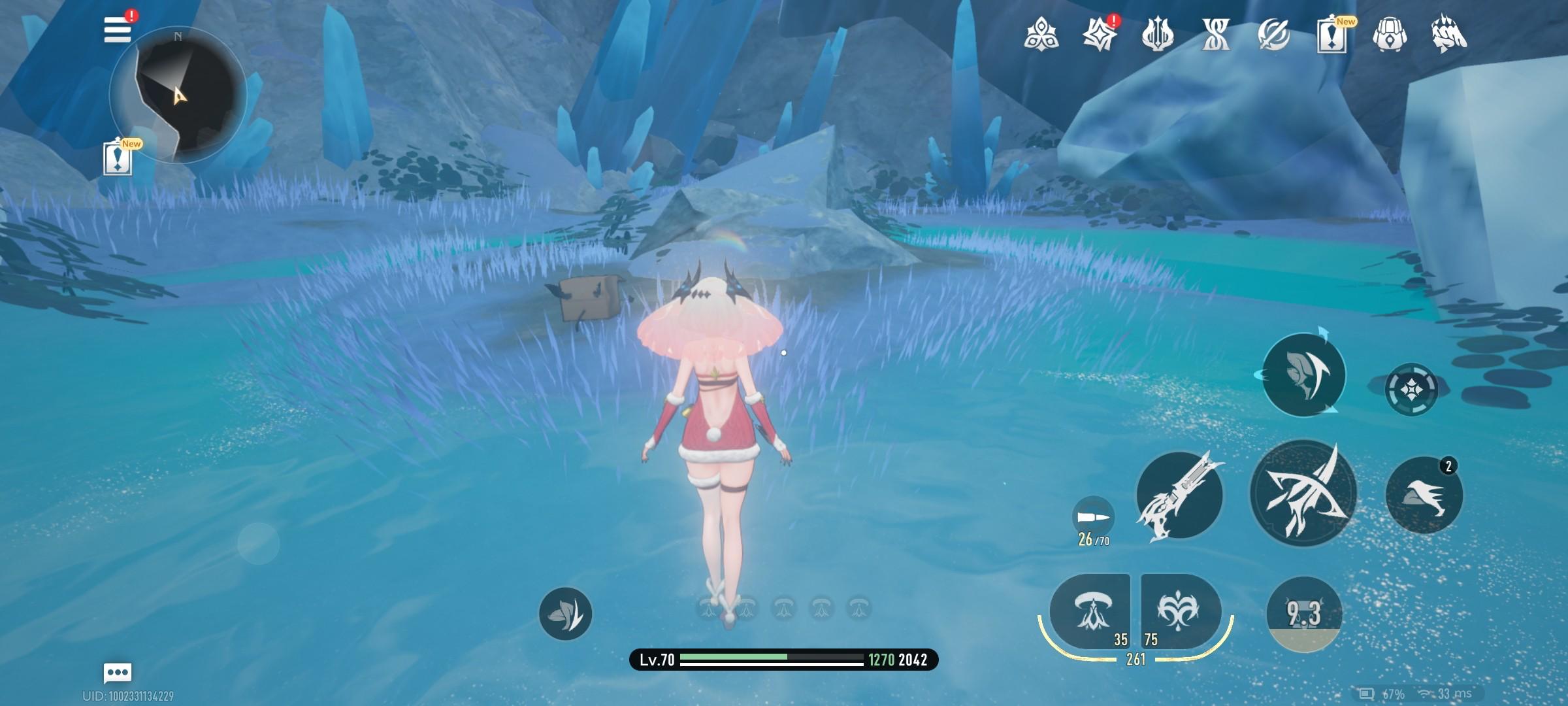This screenshot has width=1568, height=706.
Task: Fire the ranged gun weapon
Action: click(1179, 496)
